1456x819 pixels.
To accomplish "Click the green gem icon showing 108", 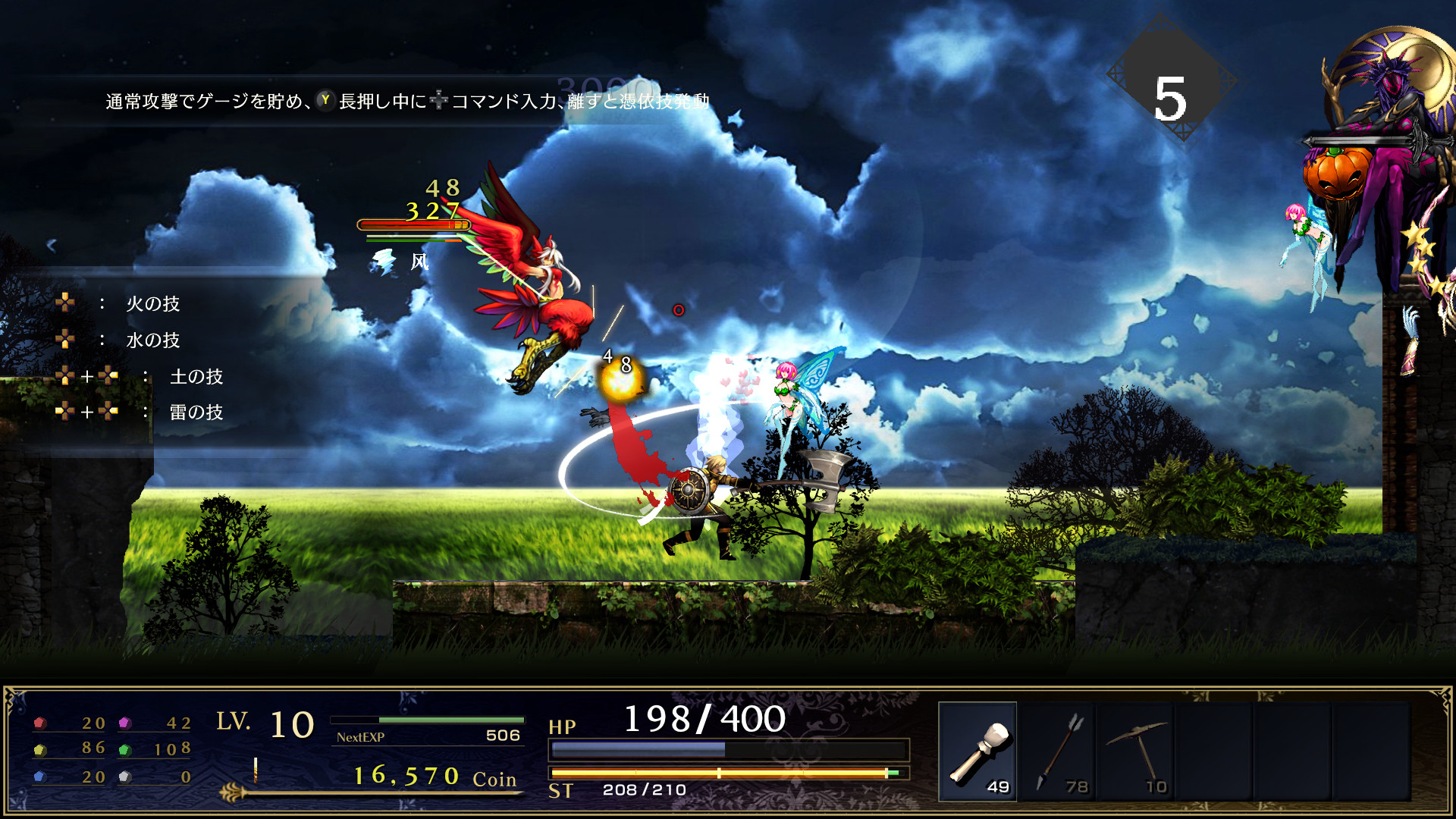I will (125, 751).
